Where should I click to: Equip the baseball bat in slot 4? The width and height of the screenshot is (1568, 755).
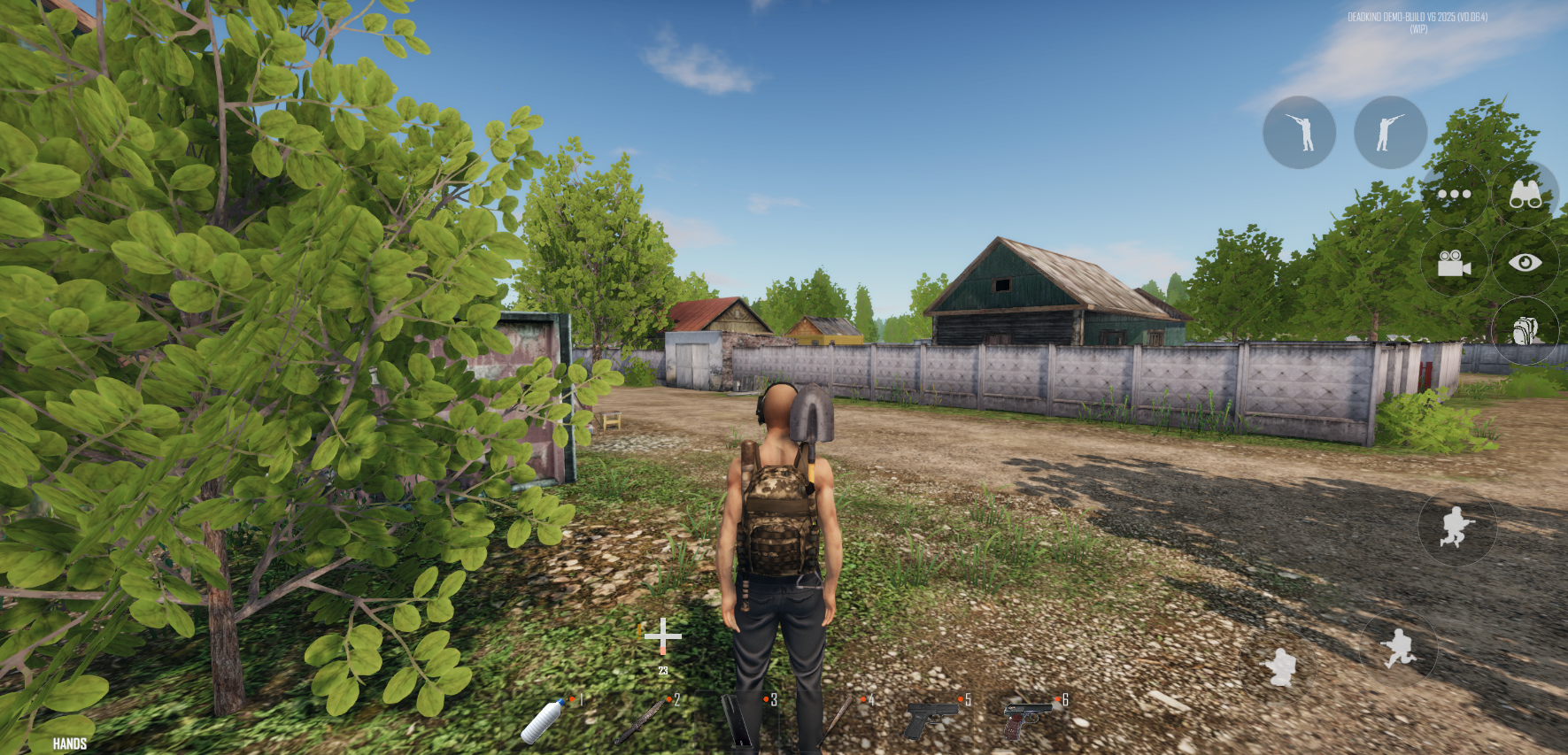click(838, 719)
